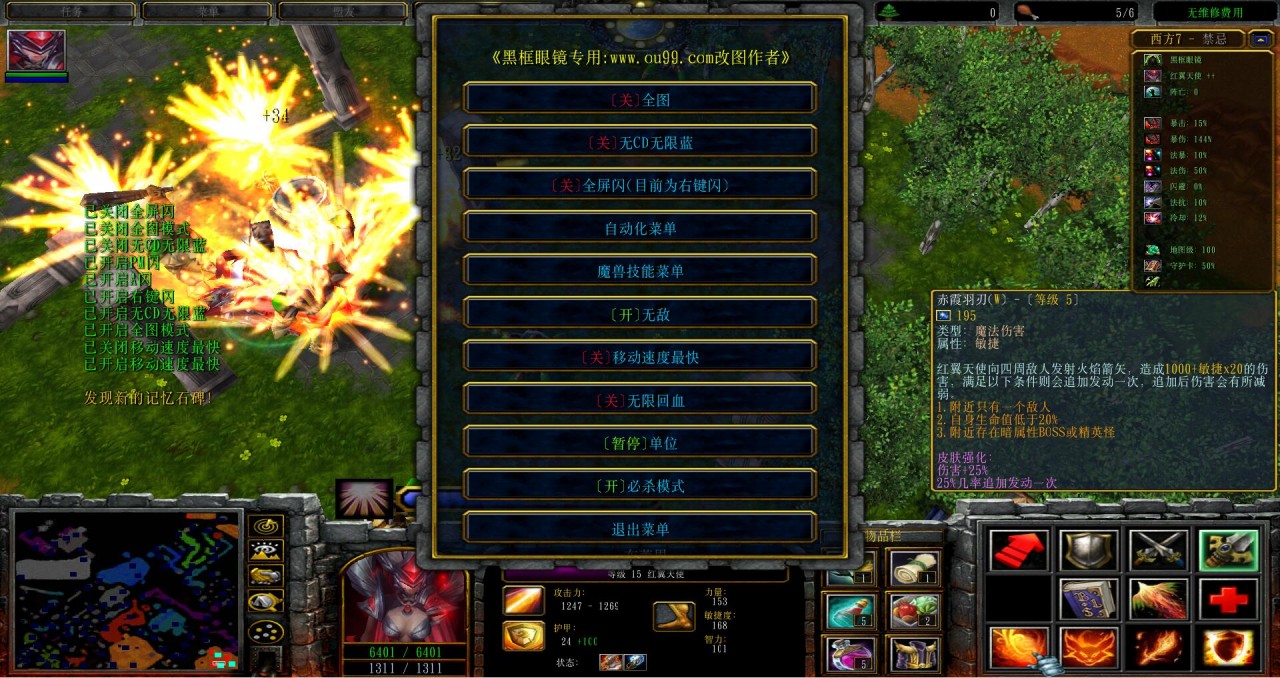The height and width of the screenshot is (678, 1280).
Task: Toggle the 移动速度最快 option
Action: 640,357
